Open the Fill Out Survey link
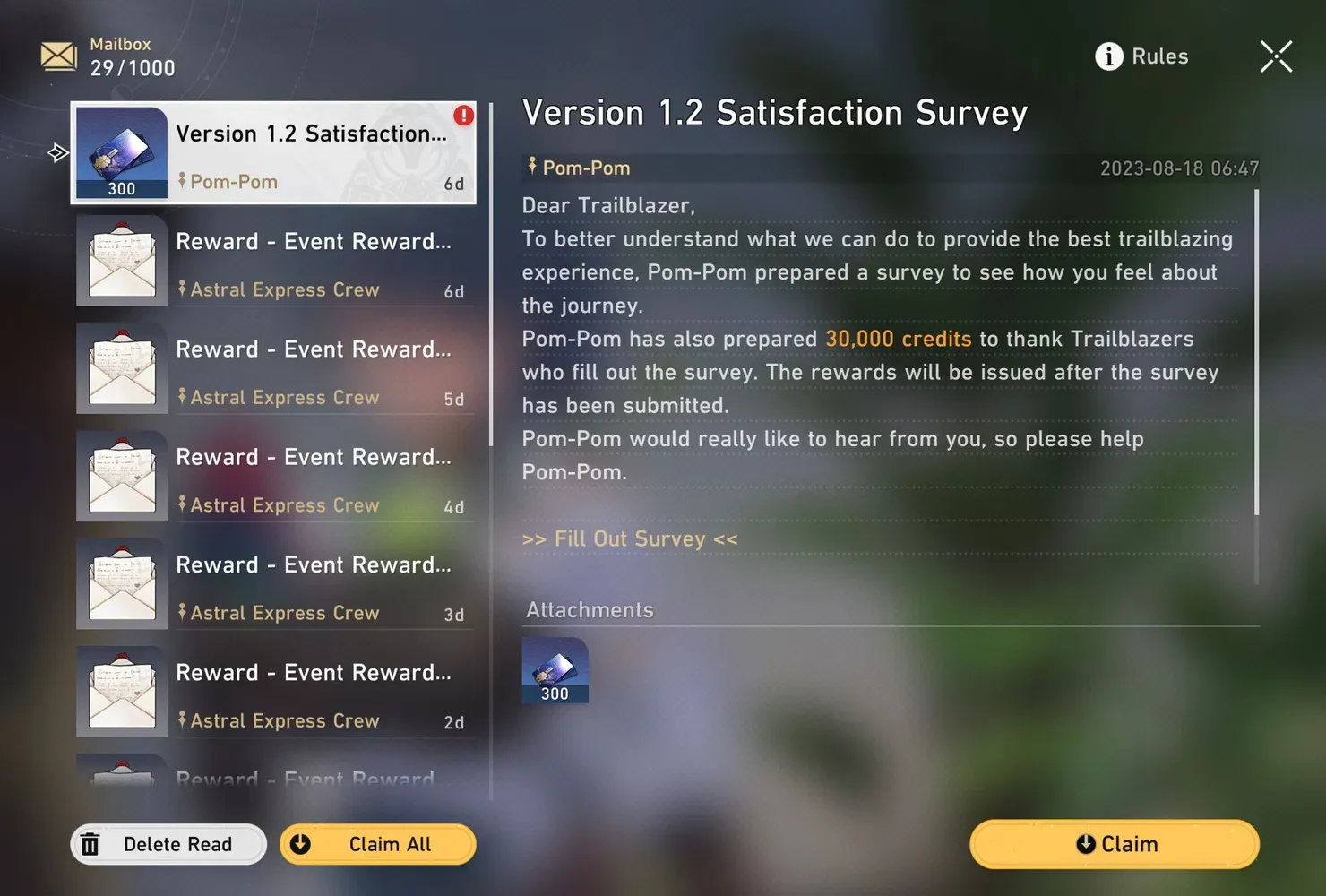 (630, 538)
